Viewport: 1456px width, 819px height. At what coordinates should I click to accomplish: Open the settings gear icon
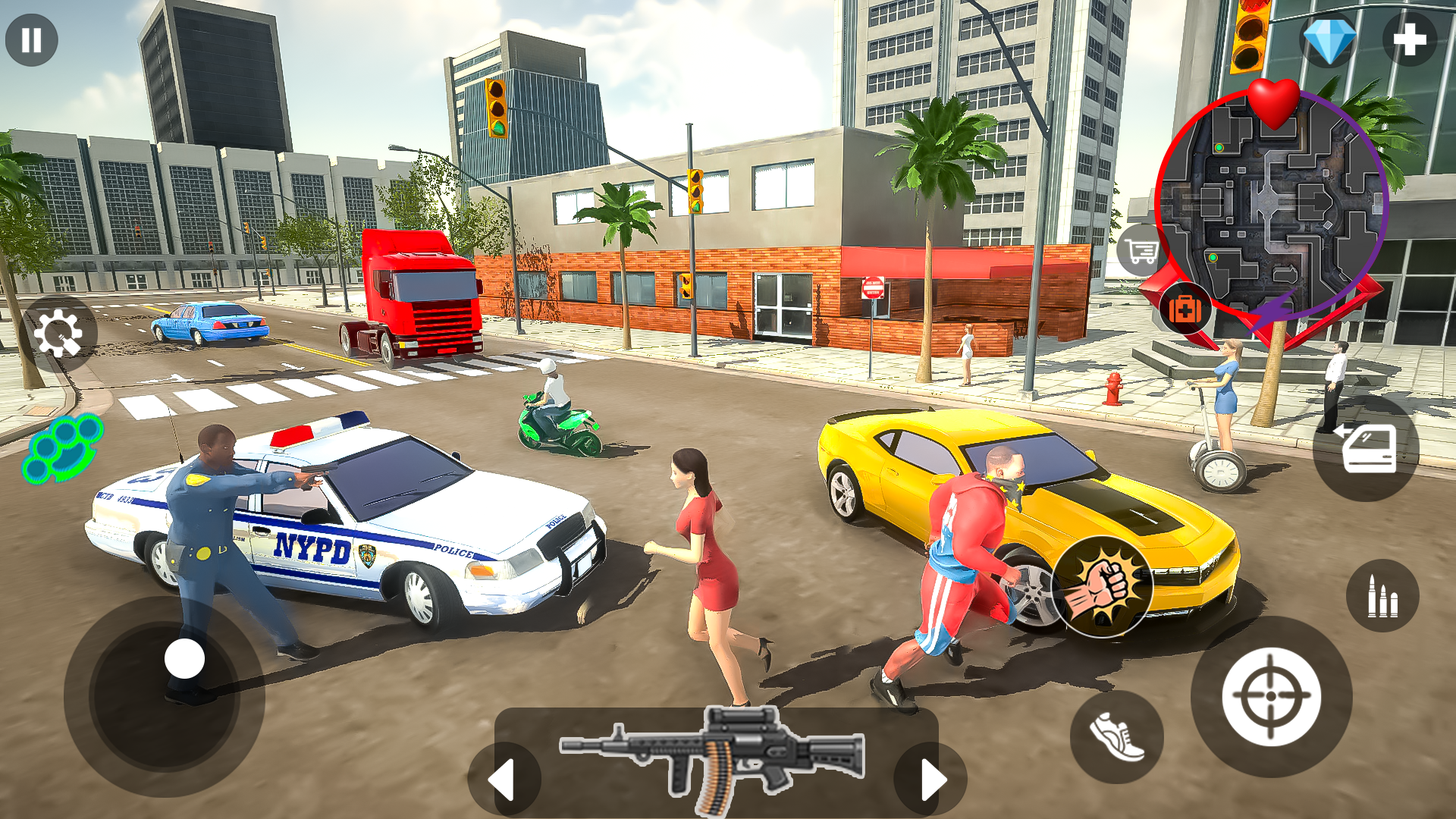click(59, 334)
